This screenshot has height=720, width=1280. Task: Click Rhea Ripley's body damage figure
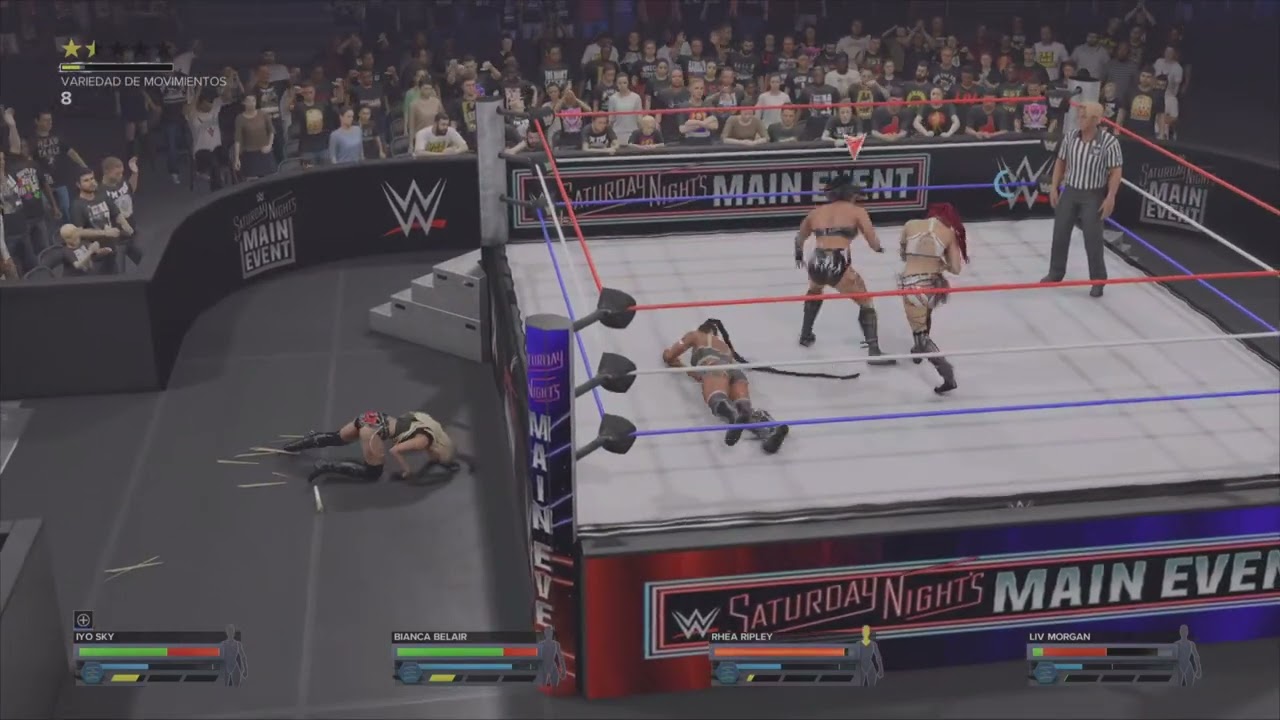(867, 655)
